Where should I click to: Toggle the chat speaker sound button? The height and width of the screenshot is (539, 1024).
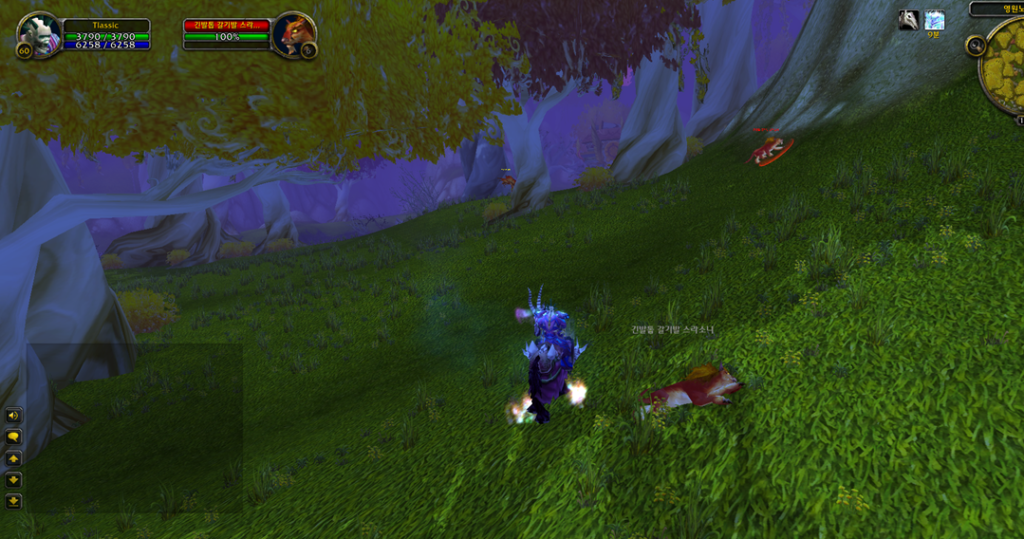(14, 415)
